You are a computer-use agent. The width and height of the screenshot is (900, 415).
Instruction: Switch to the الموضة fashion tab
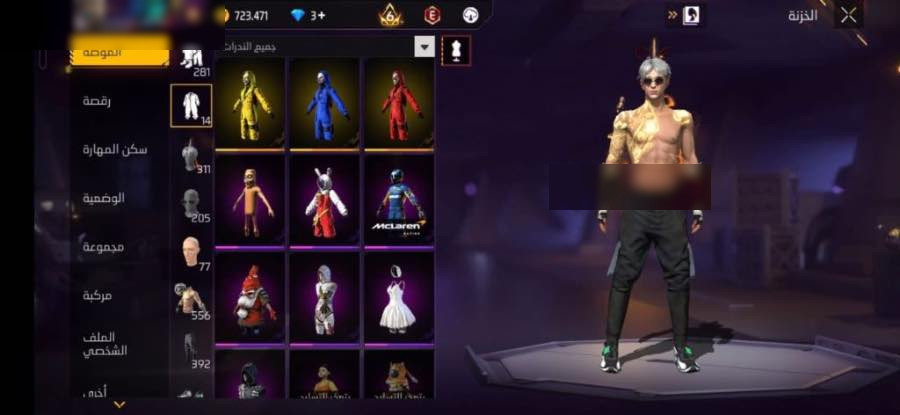coord(120,51)
